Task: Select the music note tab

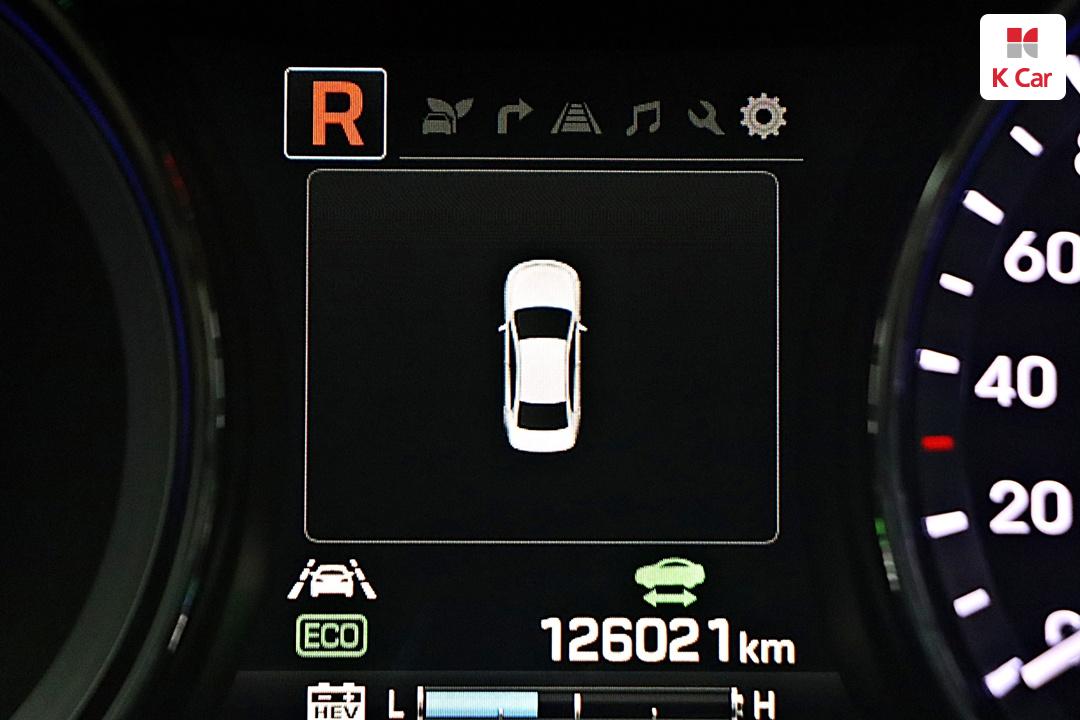Action: click(x=642, y=118)
